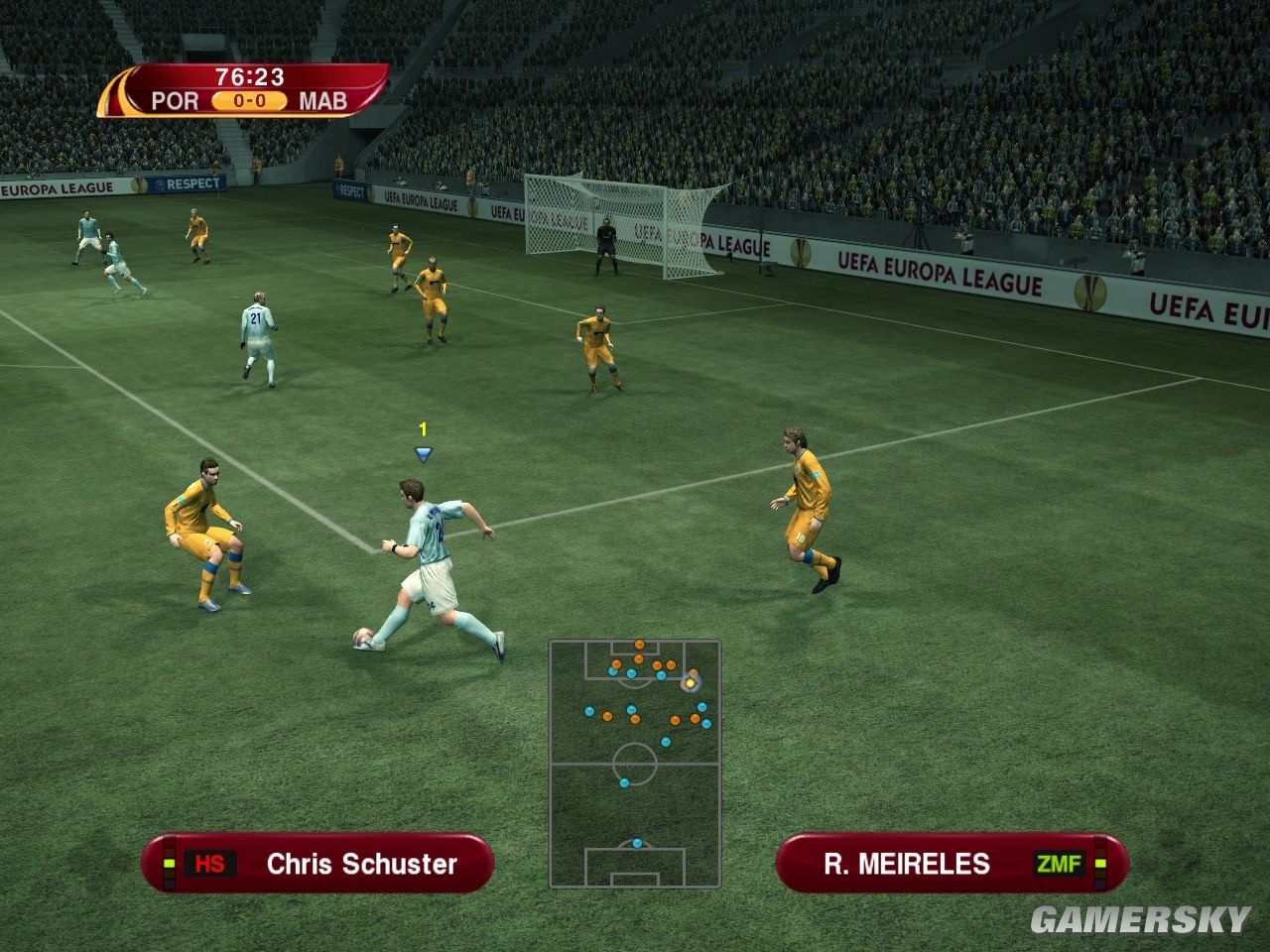Viewport: 1270px width, 952px height.
Task: Select the R. MEIRELES player name panel
Action: [951, 863]
